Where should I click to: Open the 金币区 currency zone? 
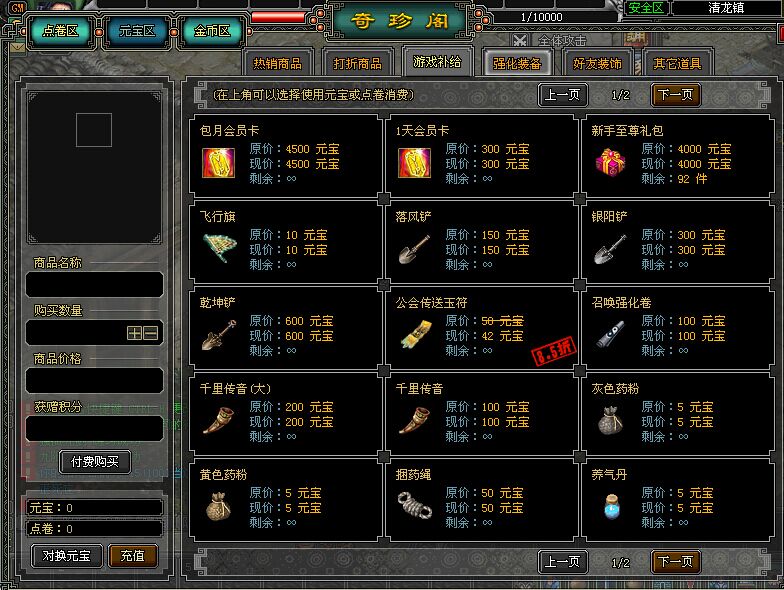(x=211, y=31)
